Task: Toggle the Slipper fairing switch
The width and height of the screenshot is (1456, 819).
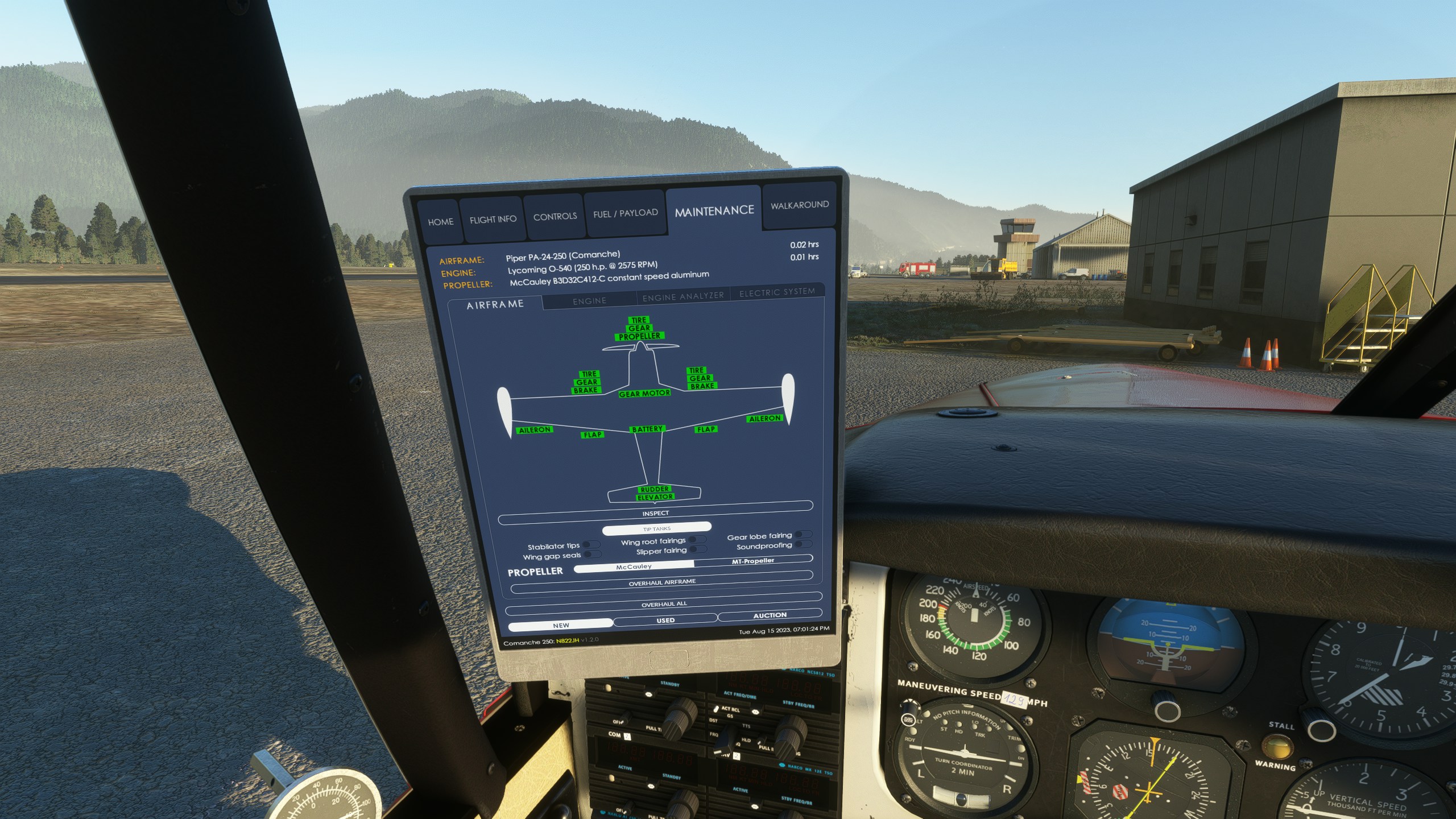Action: click(x=697, y=549)
